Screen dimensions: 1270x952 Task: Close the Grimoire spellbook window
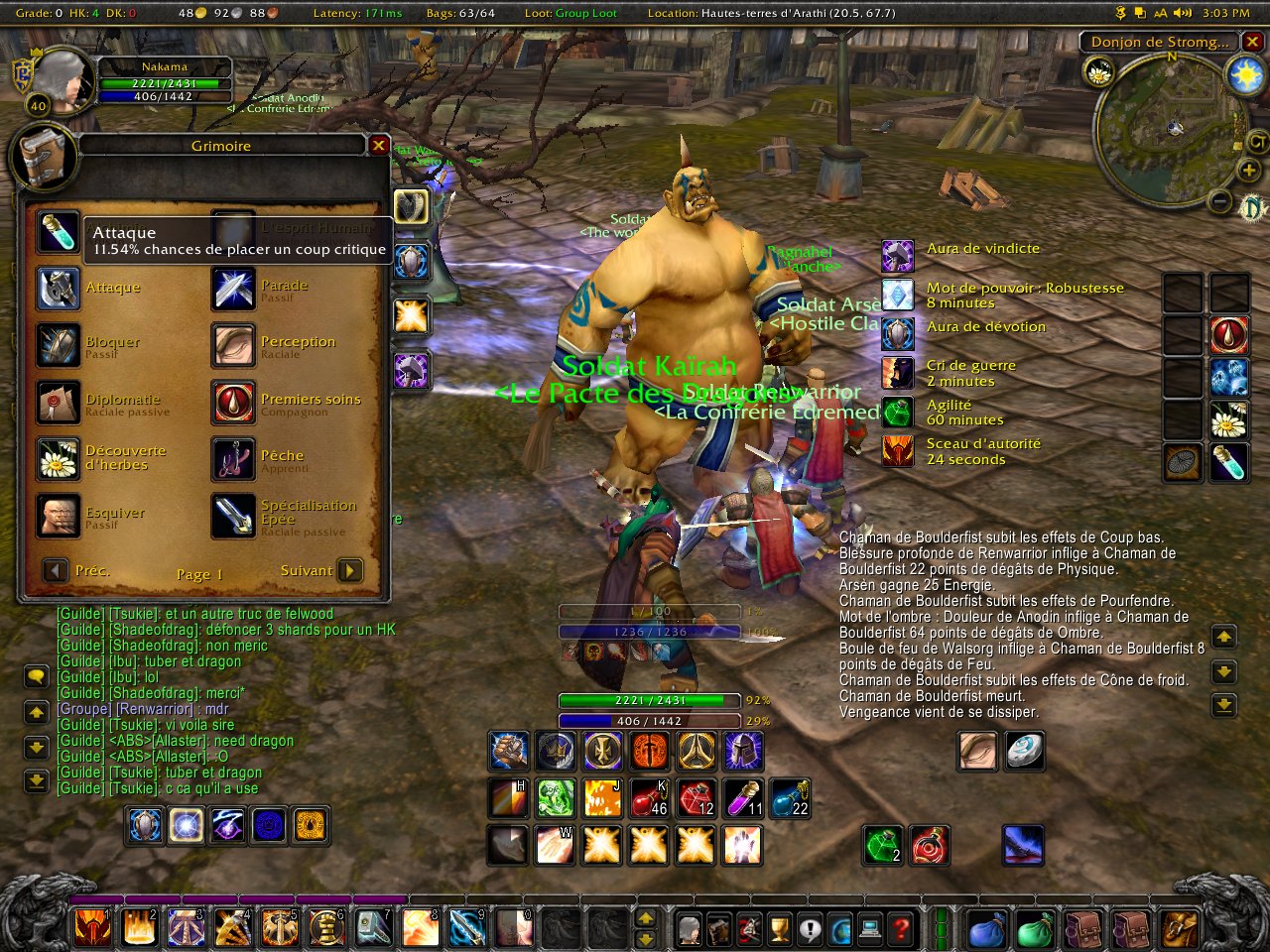pyautogui.click(x=378, y=146)
